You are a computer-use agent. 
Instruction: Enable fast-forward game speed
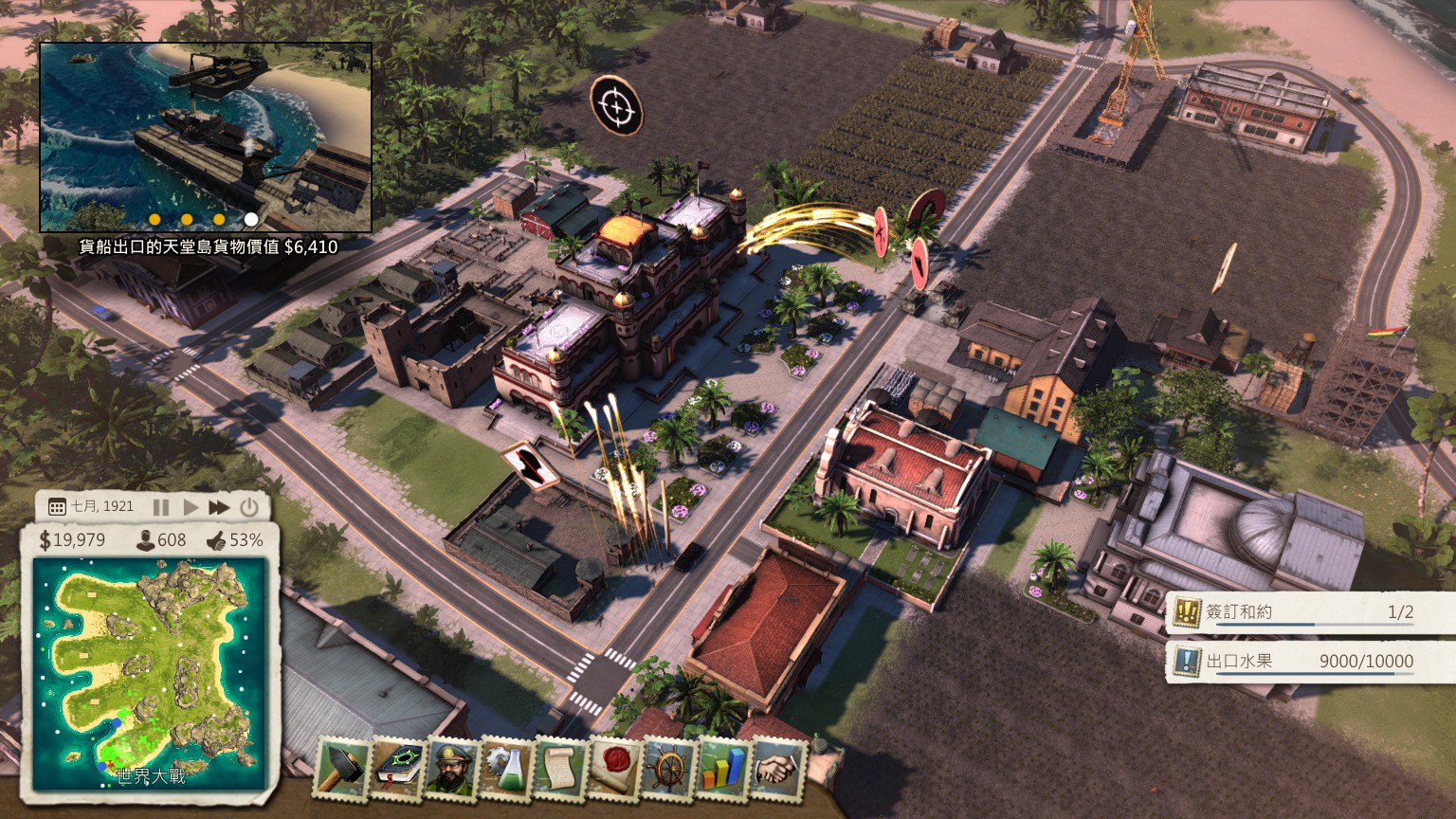pyautogui.click(x=220, y=507)
